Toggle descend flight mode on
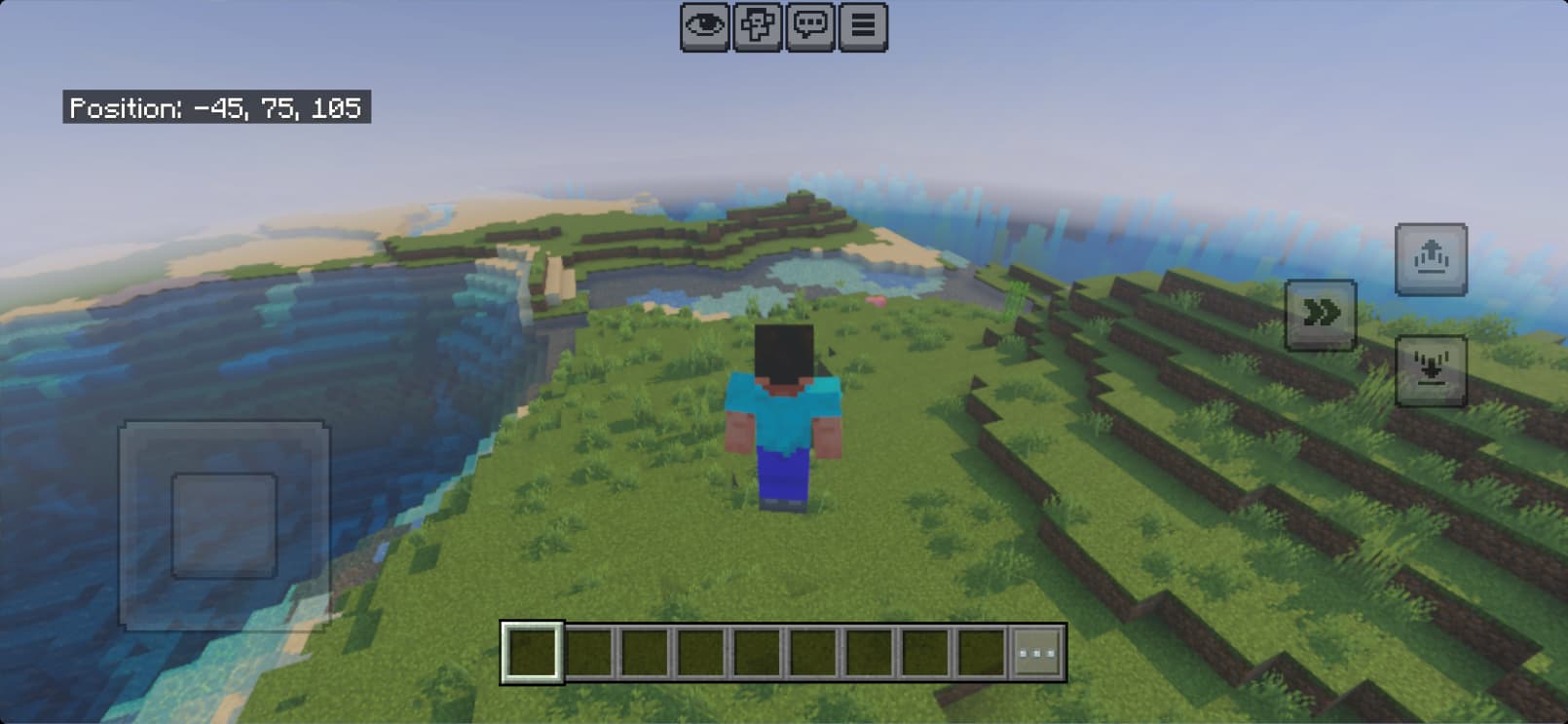Image resolution: width=1568 pixels, height=724 pixels. [x=1433, y=370]
